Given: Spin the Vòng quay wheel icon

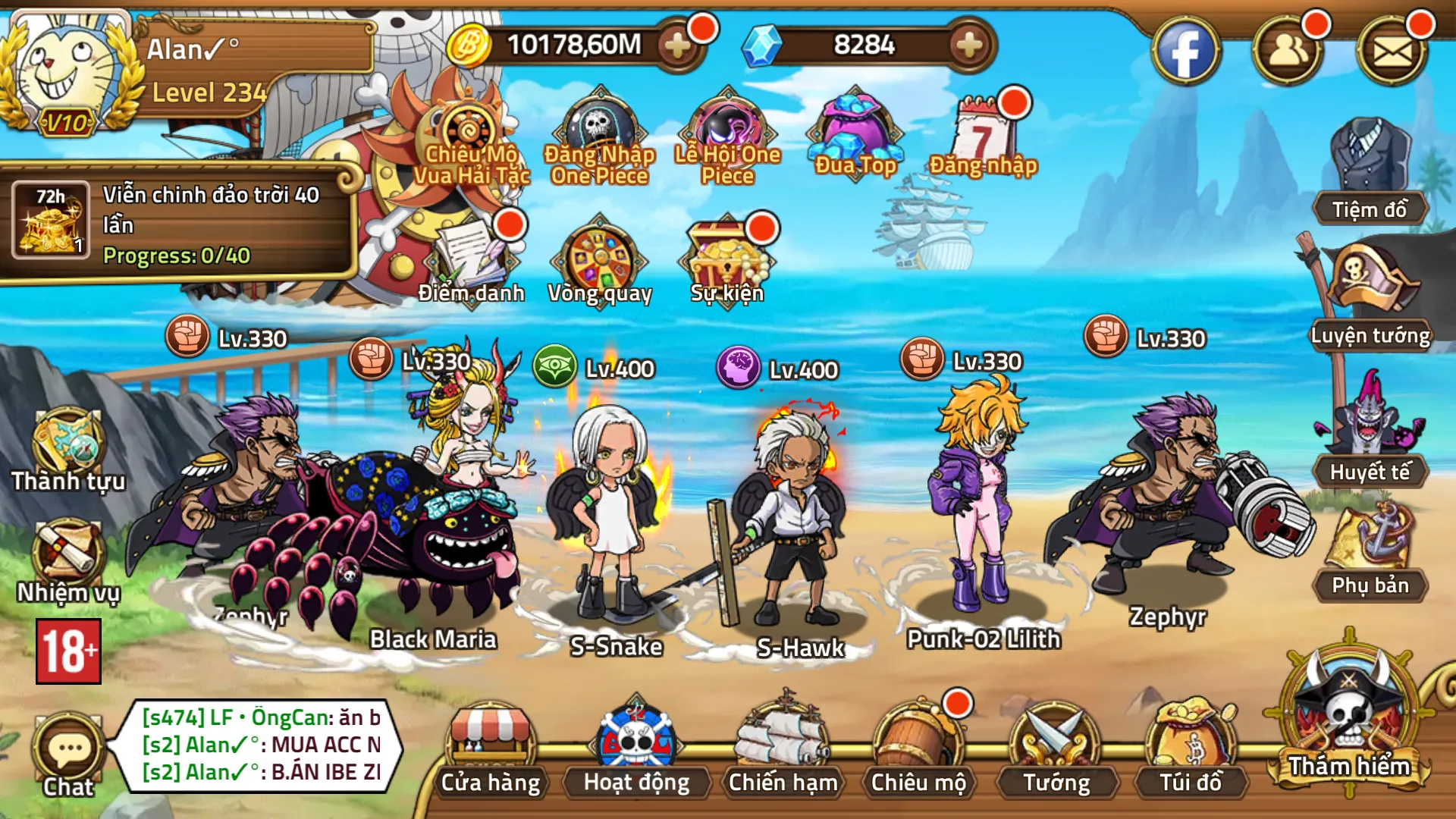Looking at the screenshot, I should pos(599,258).
